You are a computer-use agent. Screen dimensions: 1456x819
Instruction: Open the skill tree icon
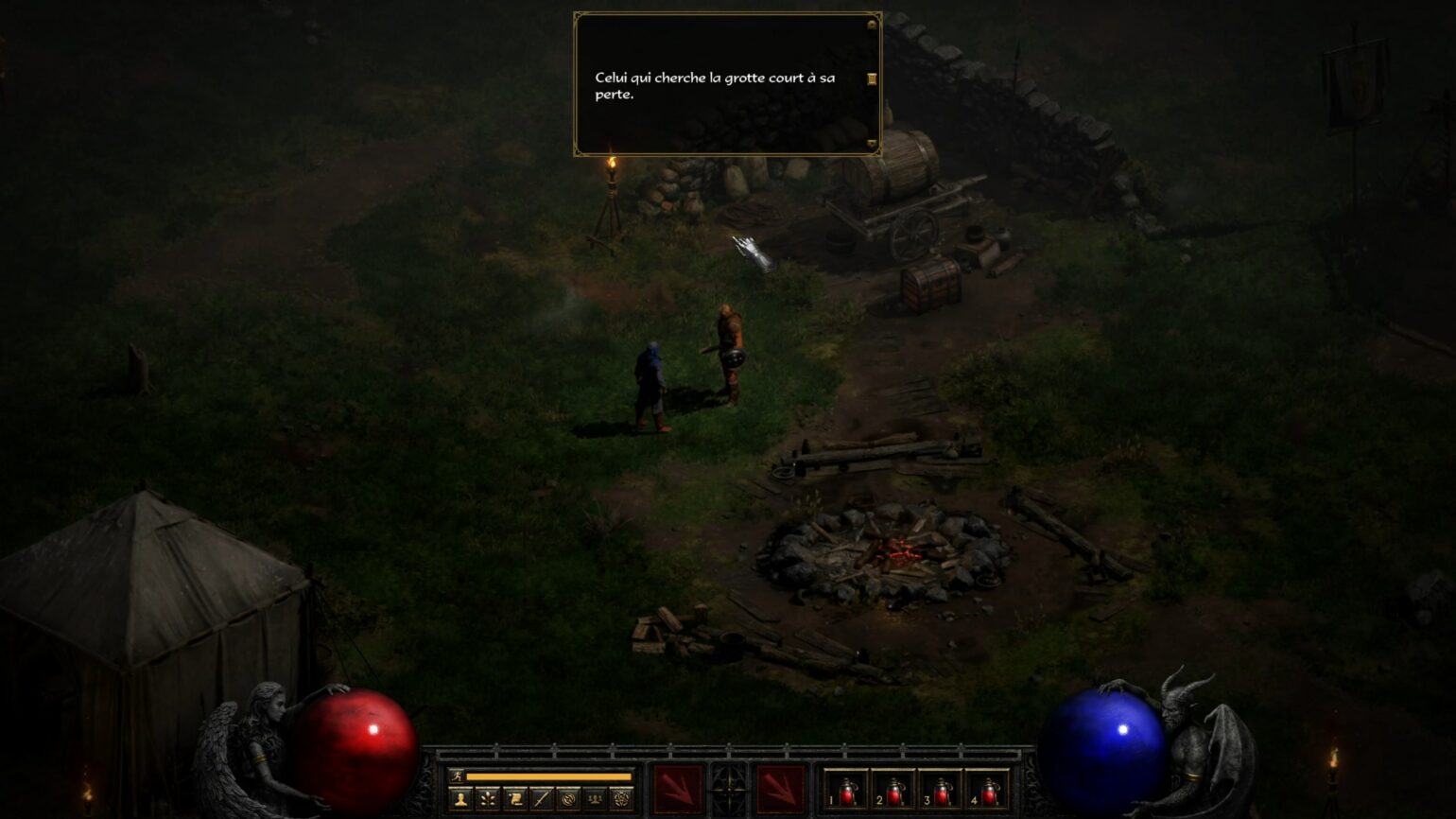pos(487,797)
